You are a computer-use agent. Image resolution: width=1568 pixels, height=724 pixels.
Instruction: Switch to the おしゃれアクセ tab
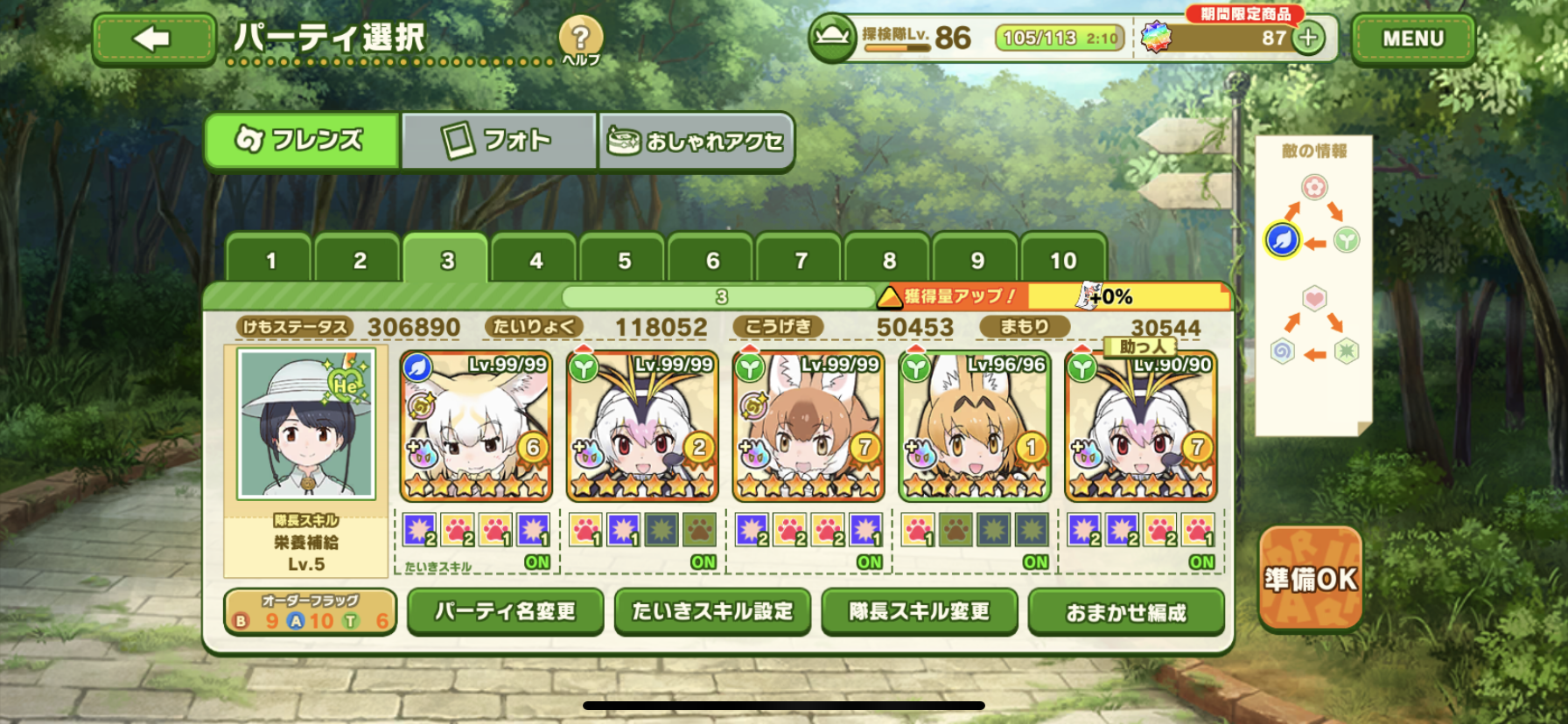tap(696, 140)
